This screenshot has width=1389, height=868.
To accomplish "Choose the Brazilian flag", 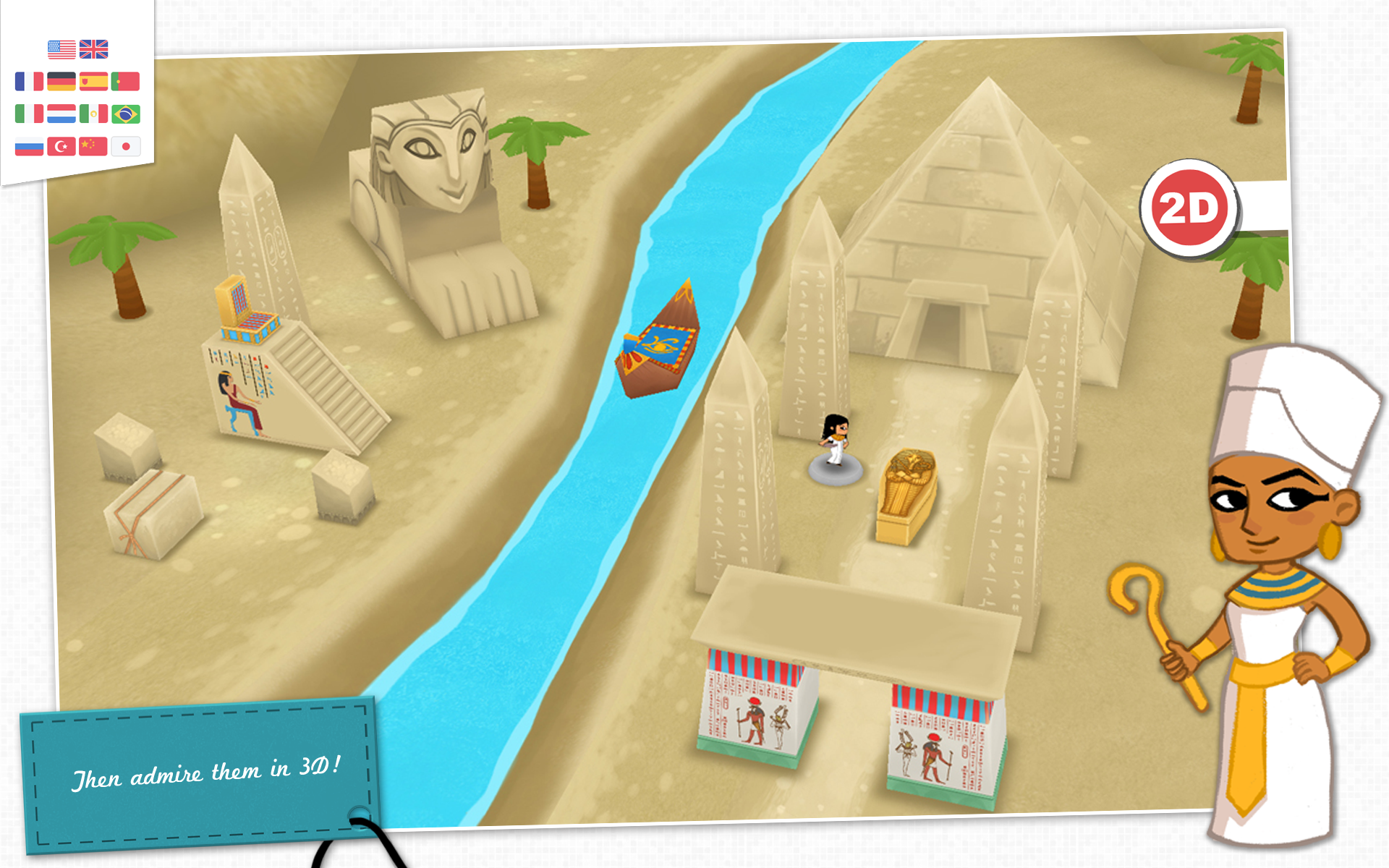I will [x=125, y=114].
